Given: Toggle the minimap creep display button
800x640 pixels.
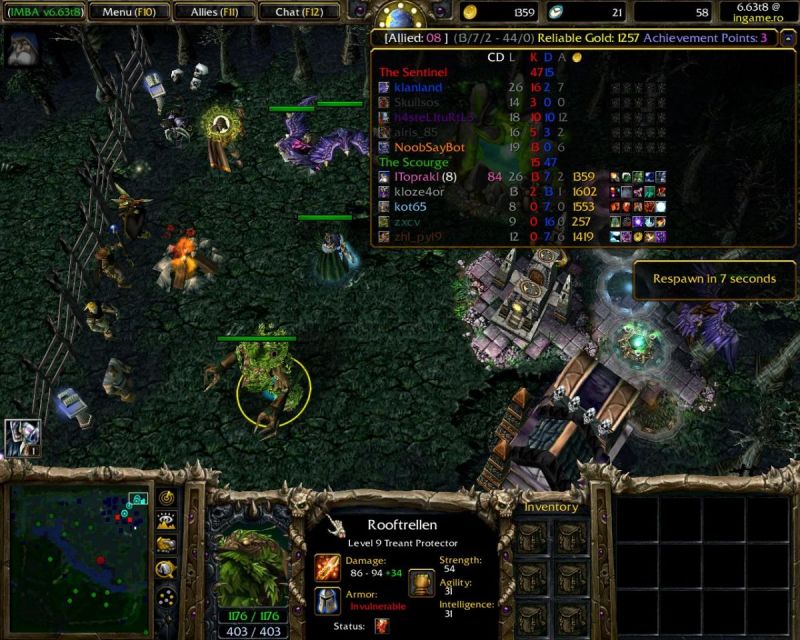Looking at the screenshot, I should [166, 570].
